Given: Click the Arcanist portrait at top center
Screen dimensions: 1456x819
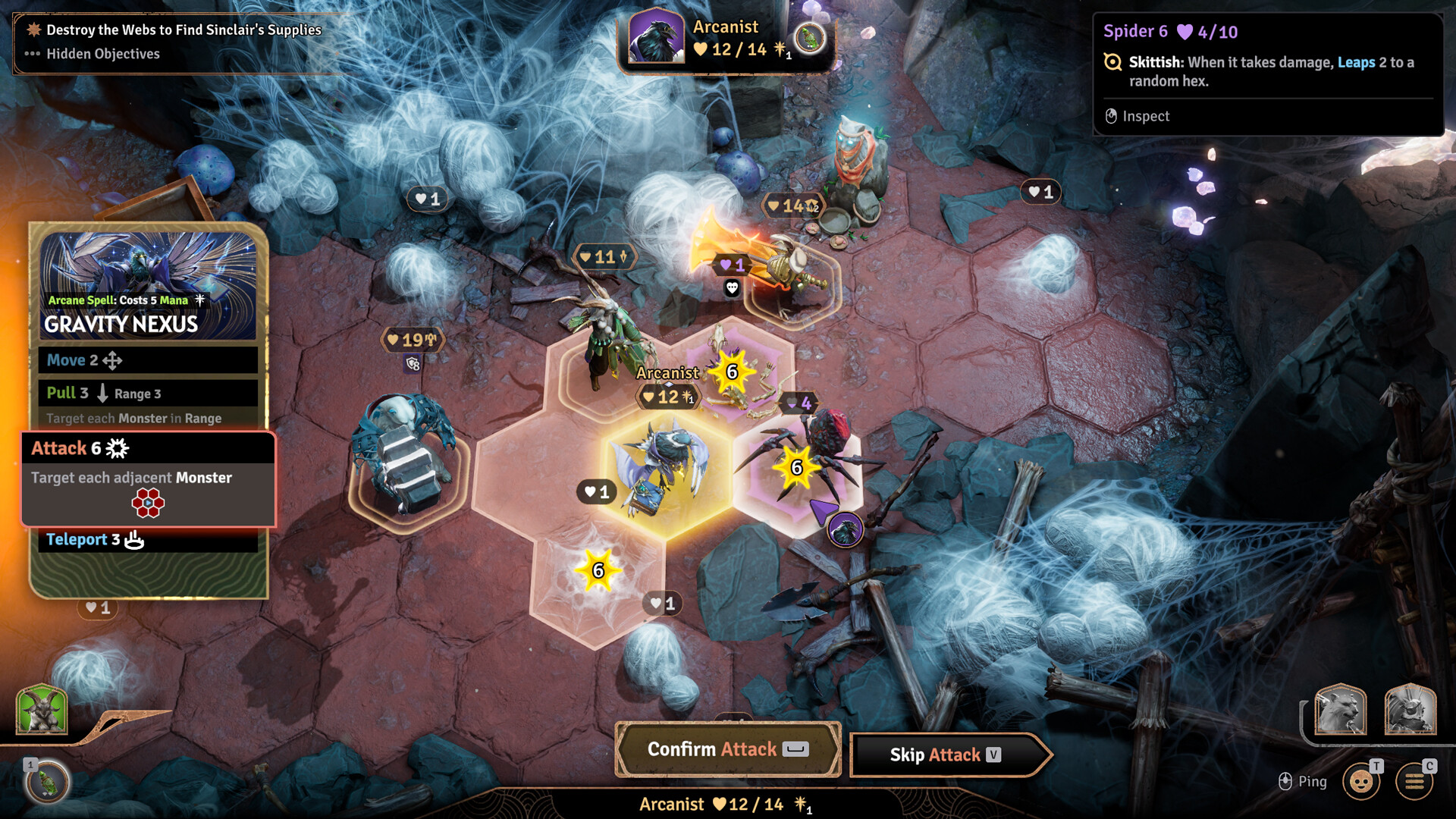Looking at the screenshot, I should click(657, 38).
